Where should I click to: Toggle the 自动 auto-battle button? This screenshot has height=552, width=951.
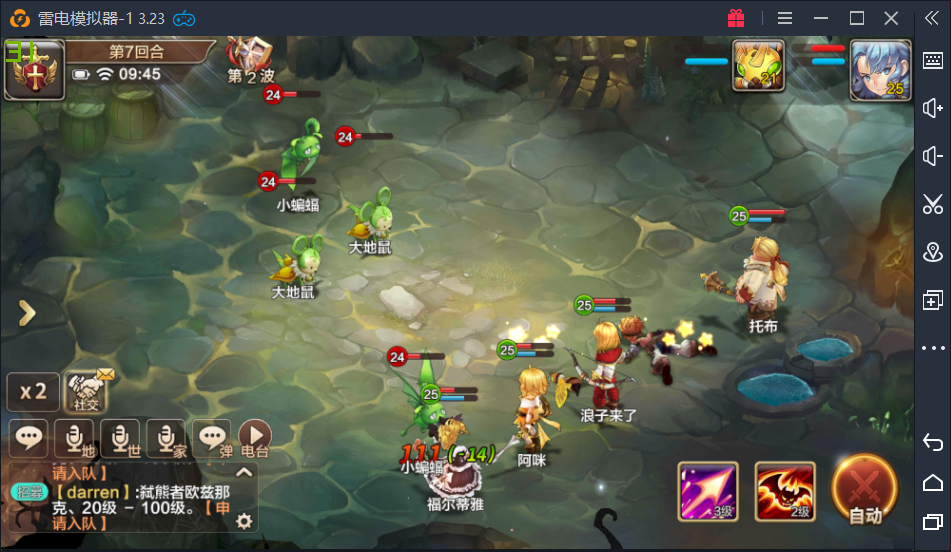coord(864,490)
